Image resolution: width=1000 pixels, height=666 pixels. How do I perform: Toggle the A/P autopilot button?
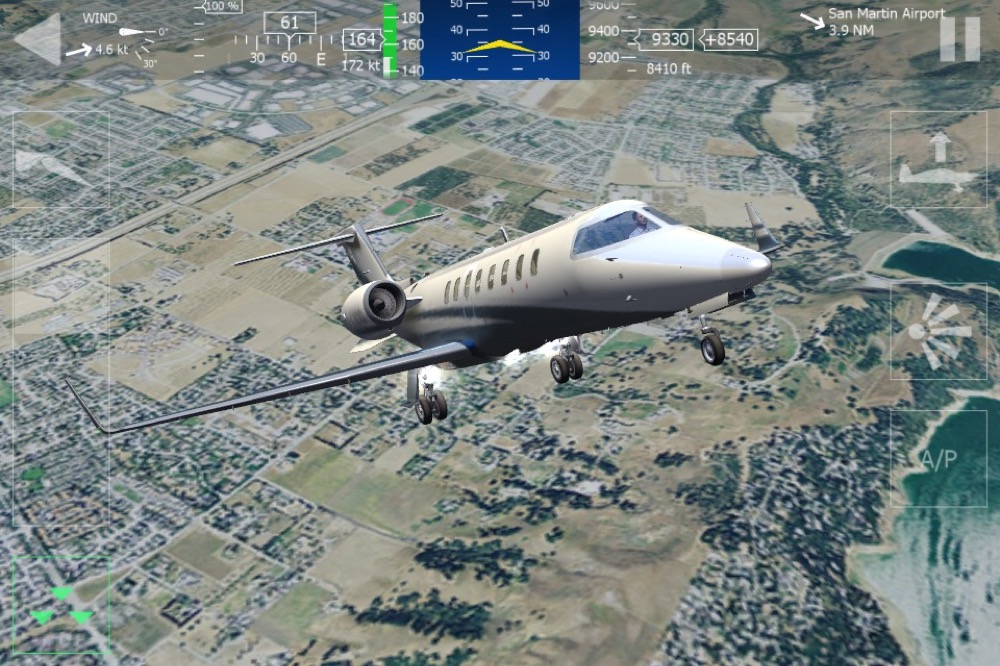938,458
